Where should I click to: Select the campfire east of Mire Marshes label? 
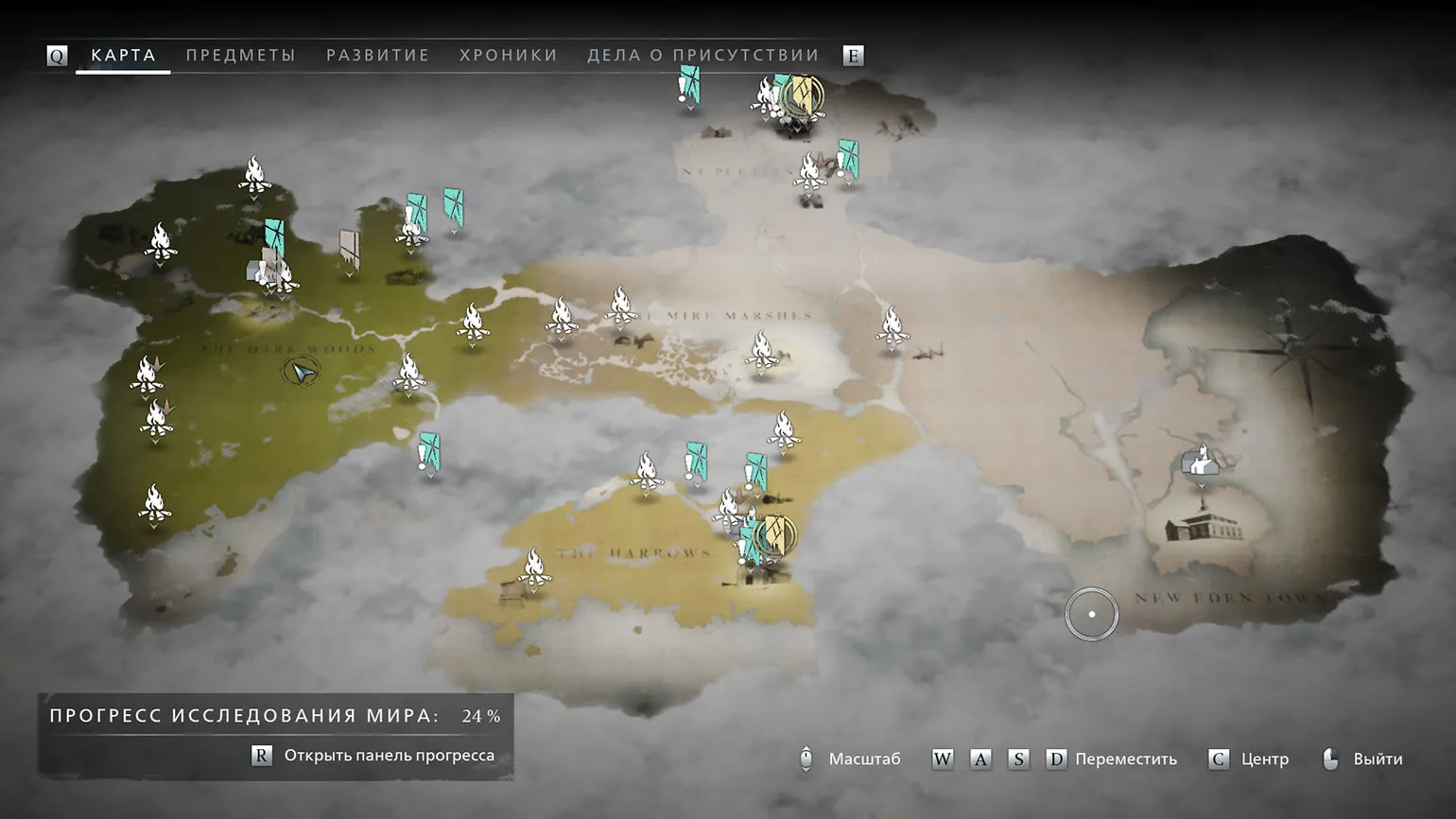point(892,326)
